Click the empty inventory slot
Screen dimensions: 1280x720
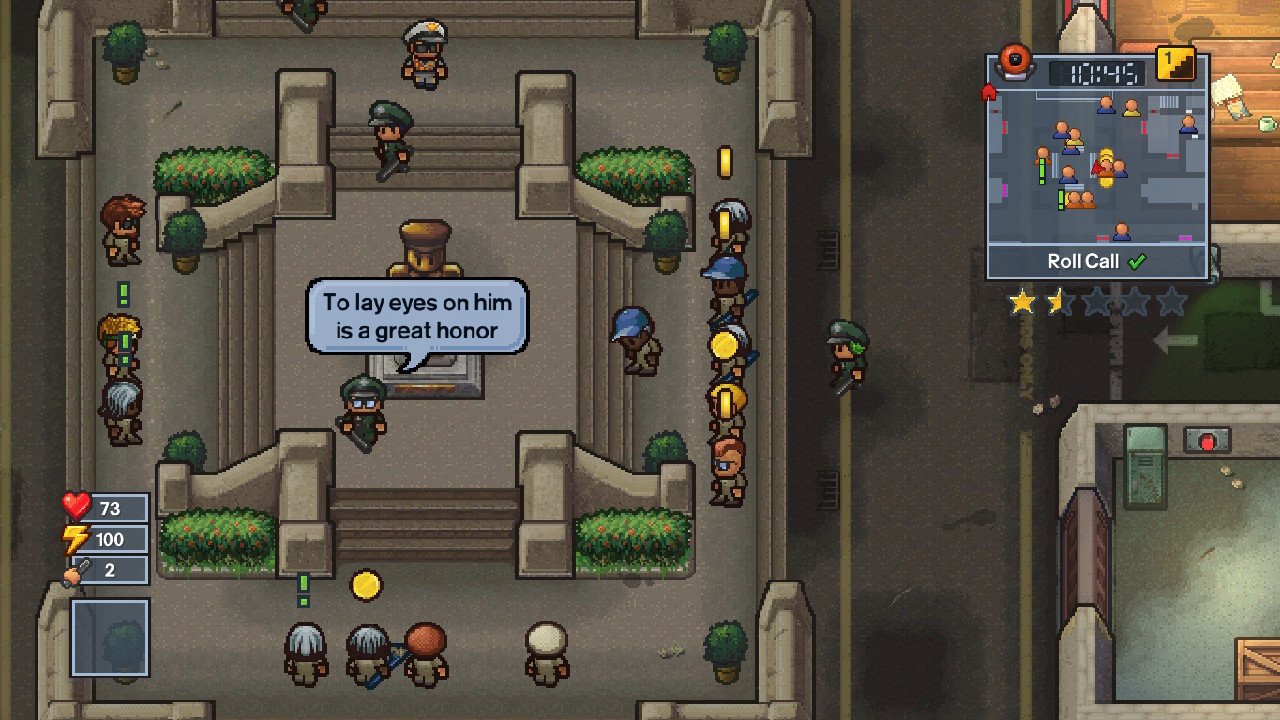(x=109, y=639)
